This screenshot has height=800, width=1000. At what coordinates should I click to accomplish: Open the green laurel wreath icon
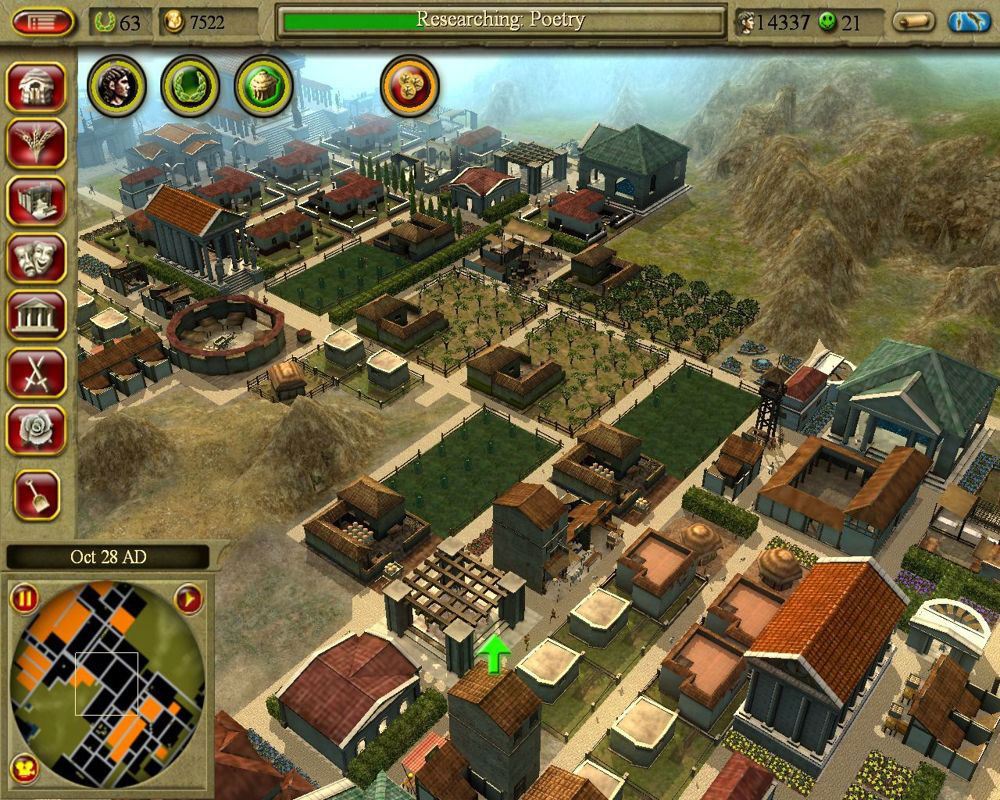[190, 86]
